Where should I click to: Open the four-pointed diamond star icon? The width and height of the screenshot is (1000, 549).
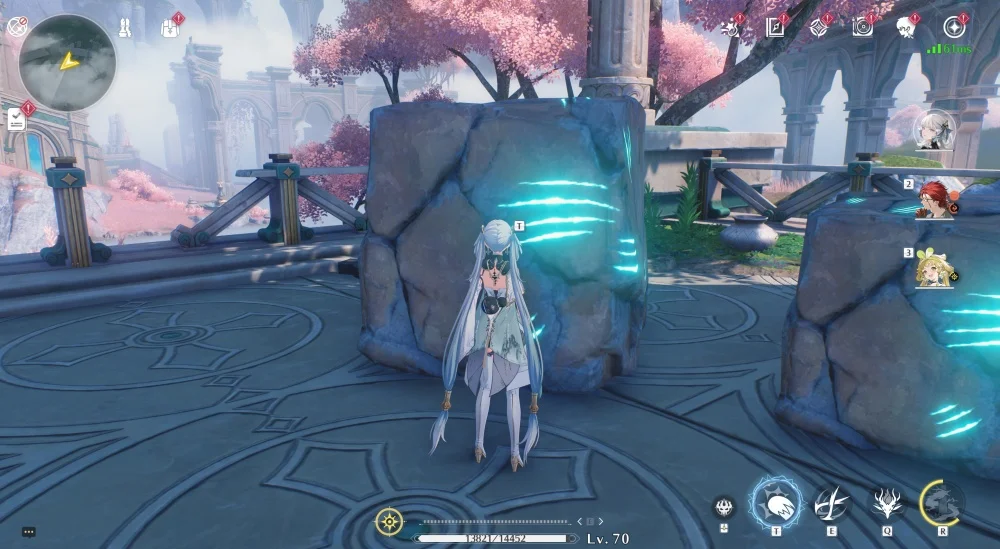click(818, 28)
